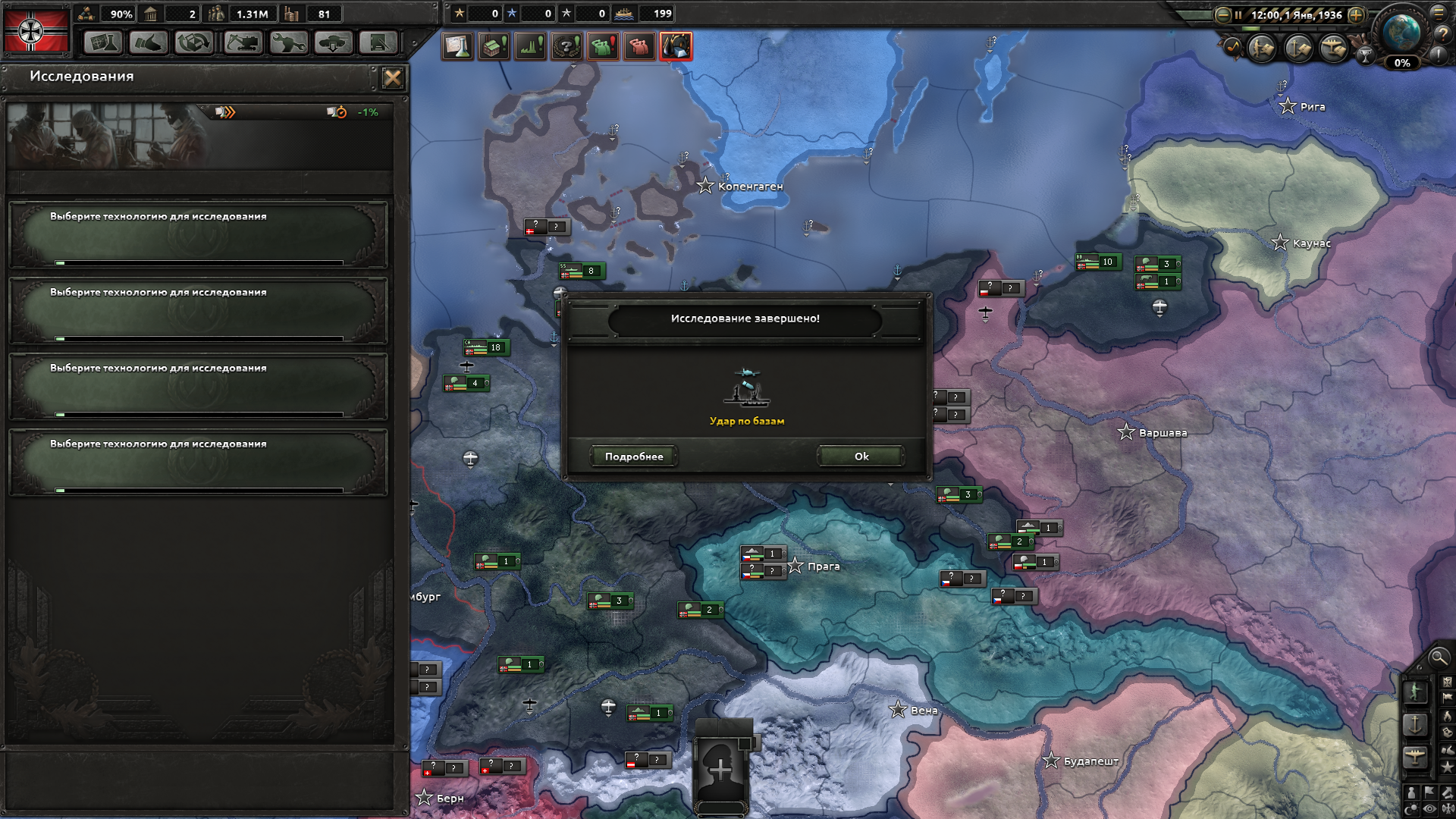Click Подробнее to see research details
The height and width of the screenshot is (819, 1456).
[x=634, y=456]
